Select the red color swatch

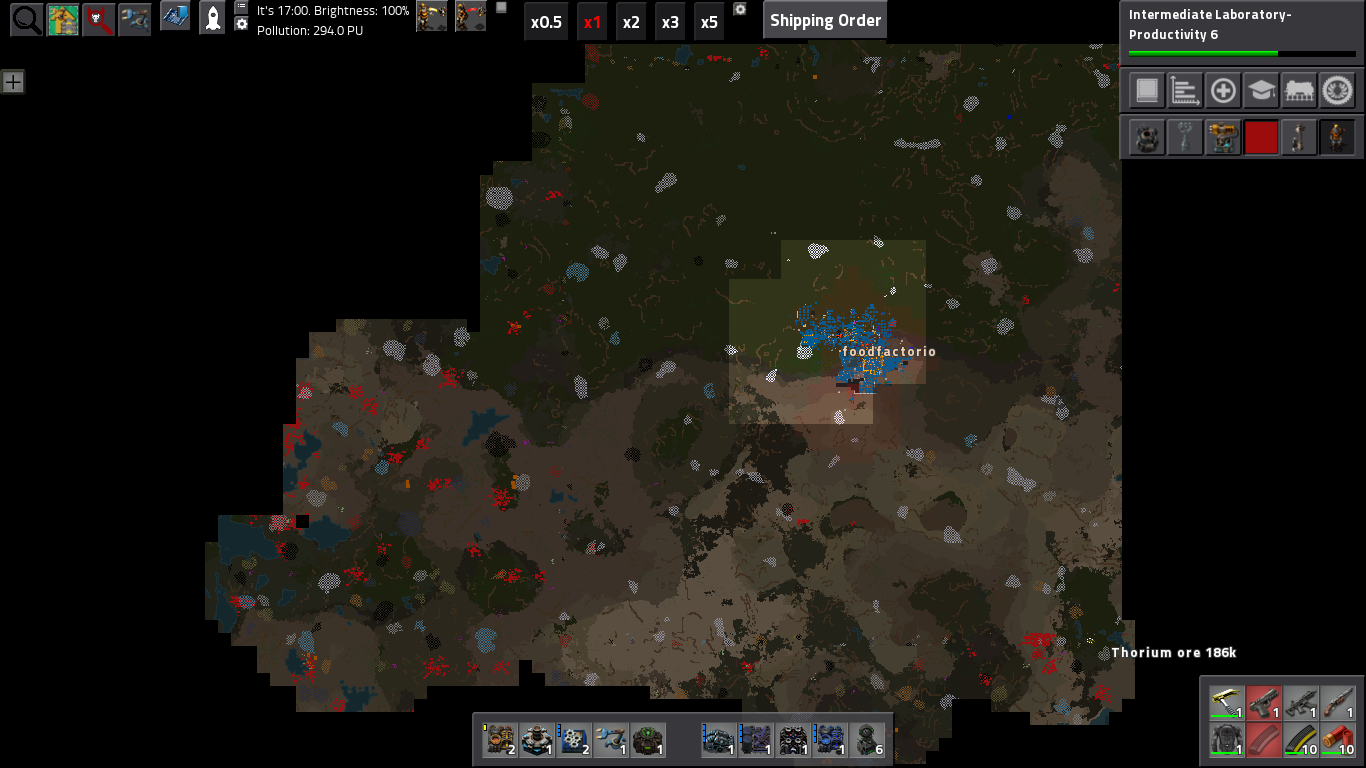tap(1261, 137)
